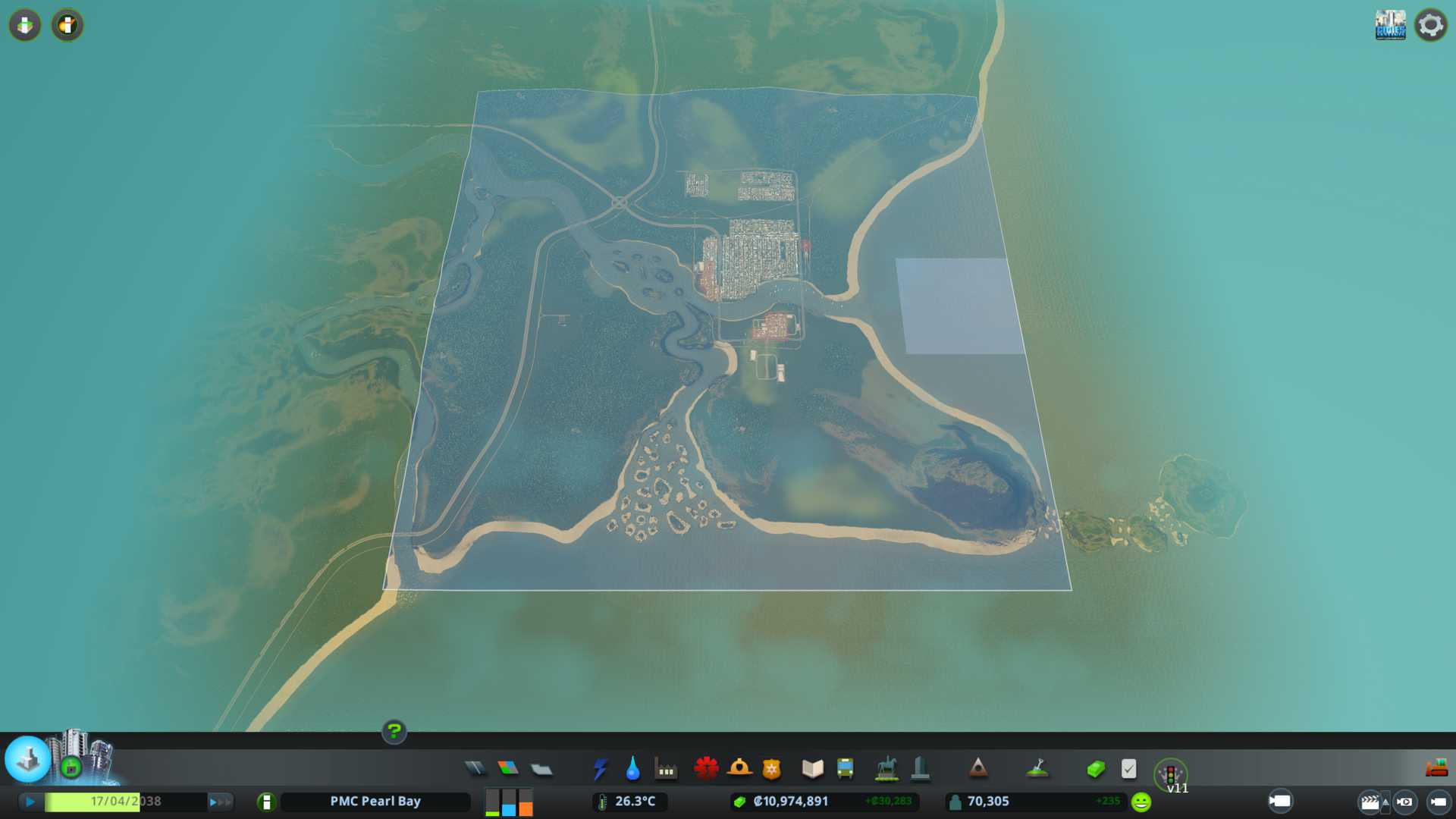Activate the bulldozer tool
The width and height of the screenshot is (1456, 819).
click(x=1436, y=769)
